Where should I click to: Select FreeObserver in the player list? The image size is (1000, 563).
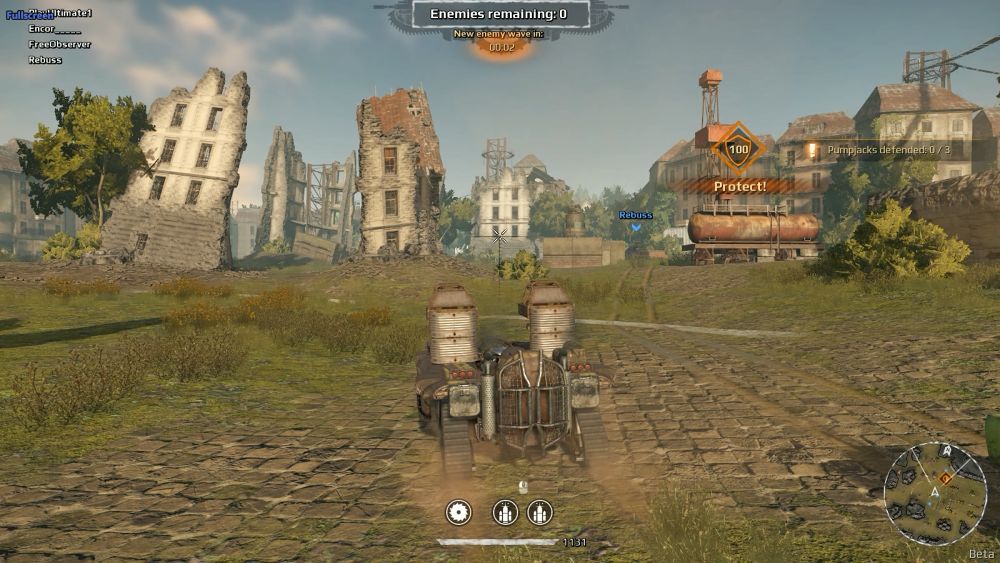(x=60, y=45)
